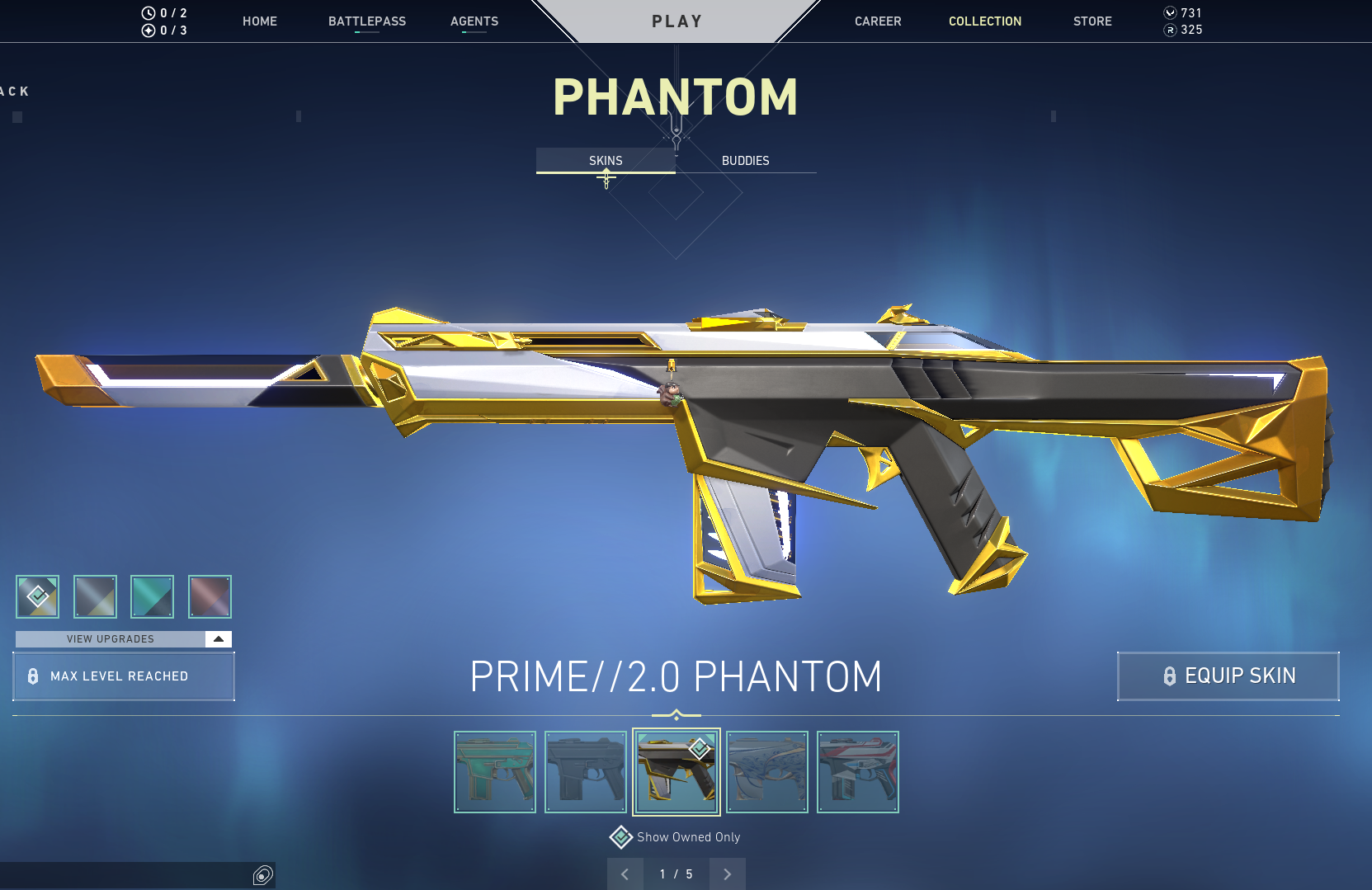Image resolution: width=1372 pixels, height=890 pixels.
Task: Click the lock icon inside Equip Skin button
Action: [1168, 676]
